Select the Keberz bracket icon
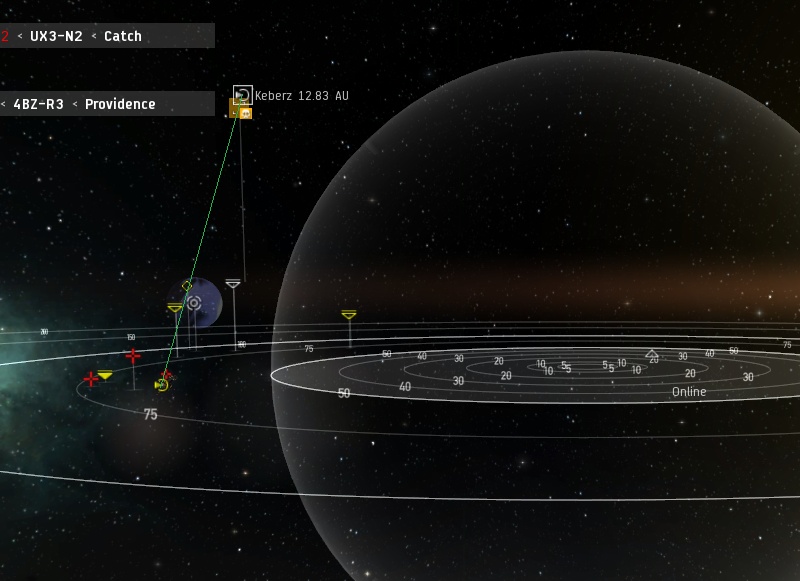The height and width of the screenshot is (581, 800). point(242,95)
